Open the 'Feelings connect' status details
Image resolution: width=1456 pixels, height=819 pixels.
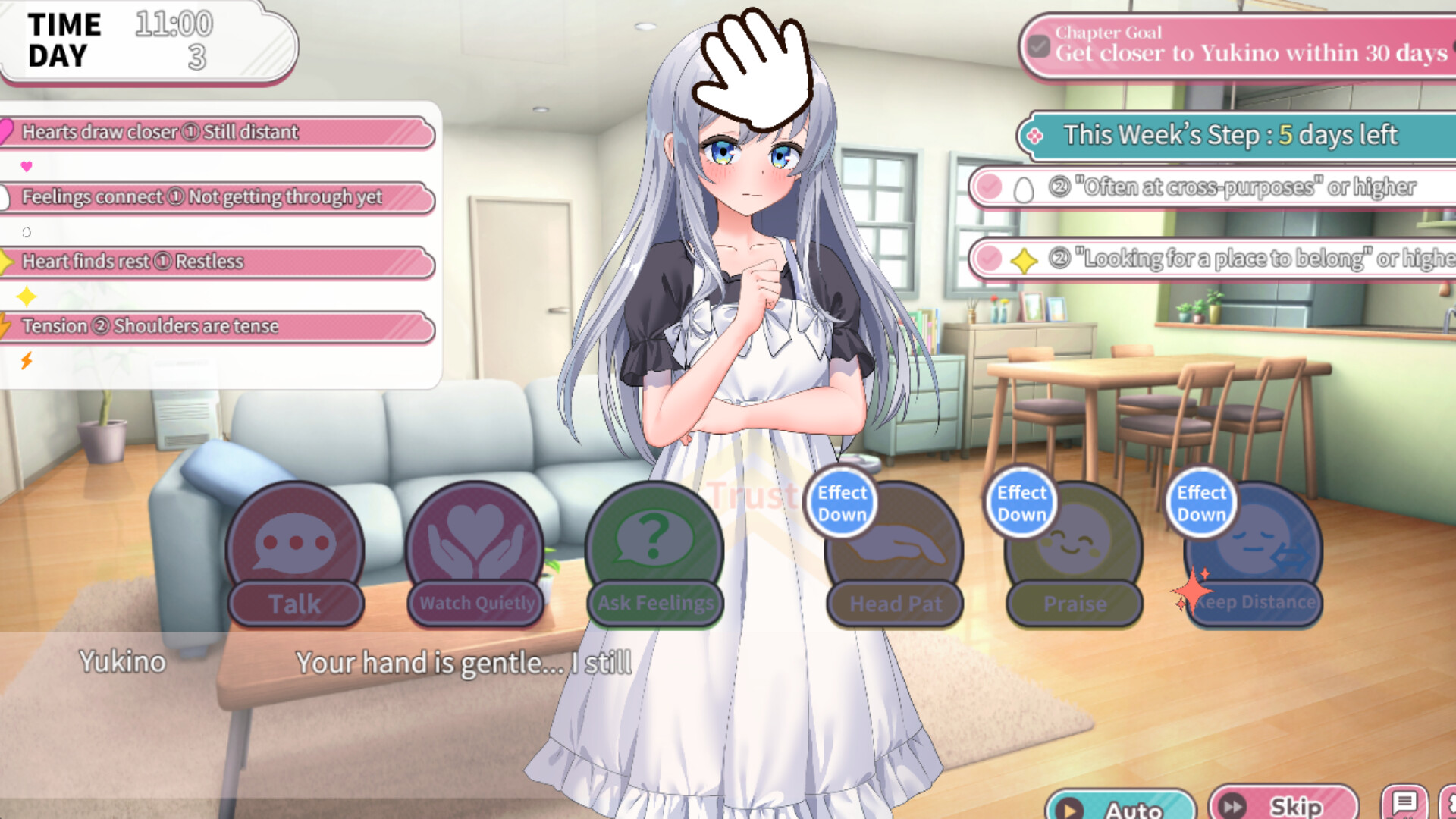(x=220, y=197)
